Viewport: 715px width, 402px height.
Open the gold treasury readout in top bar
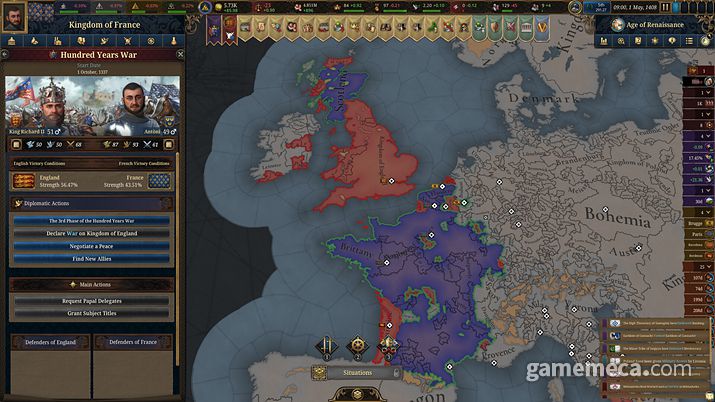click(x=230, y=6)
